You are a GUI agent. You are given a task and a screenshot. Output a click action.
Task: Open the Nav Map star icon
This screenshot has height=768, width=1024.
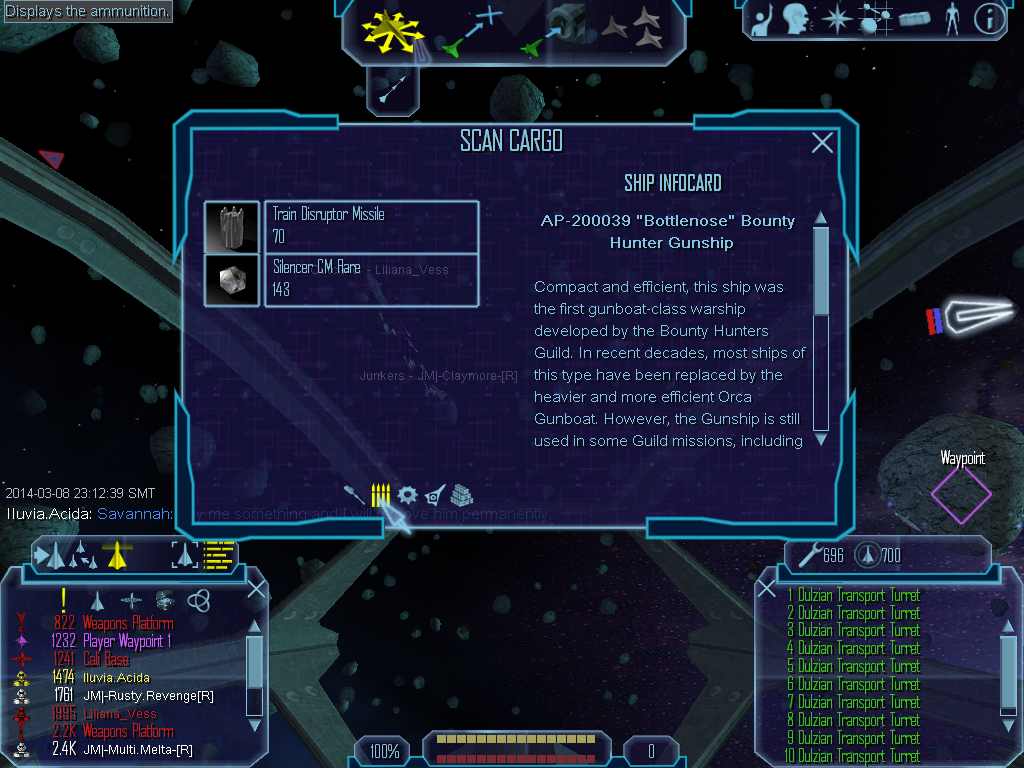835,18
